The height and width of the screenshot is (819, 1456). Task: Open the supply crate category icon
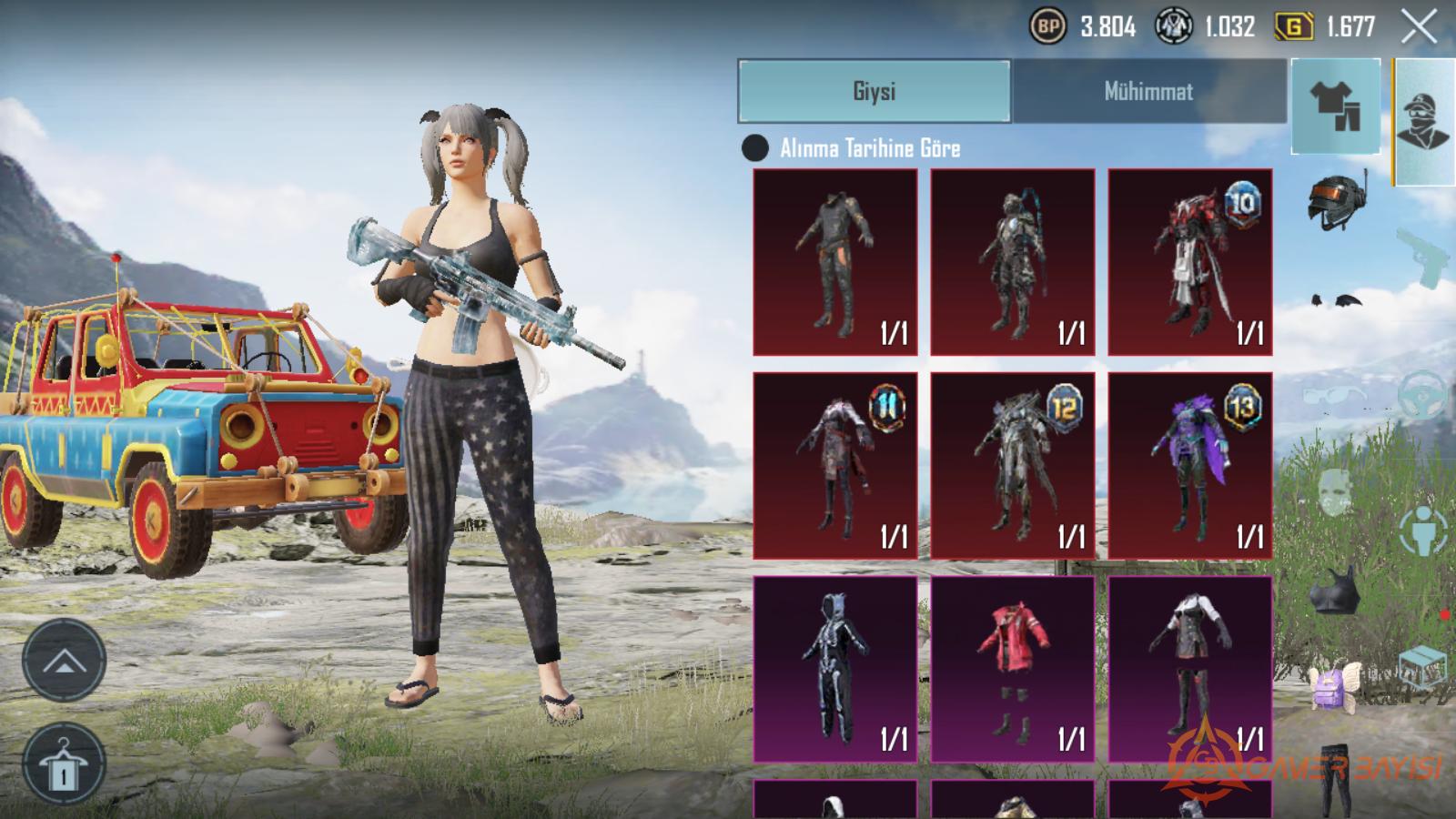1423,669
